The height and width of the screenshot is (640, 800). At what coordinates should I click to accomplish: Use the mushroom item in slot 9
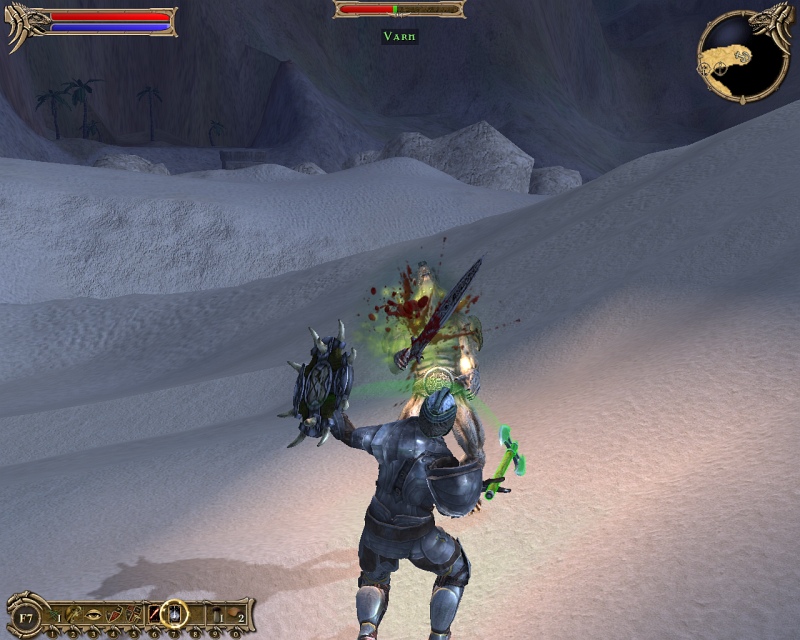[x=216, y=614]
